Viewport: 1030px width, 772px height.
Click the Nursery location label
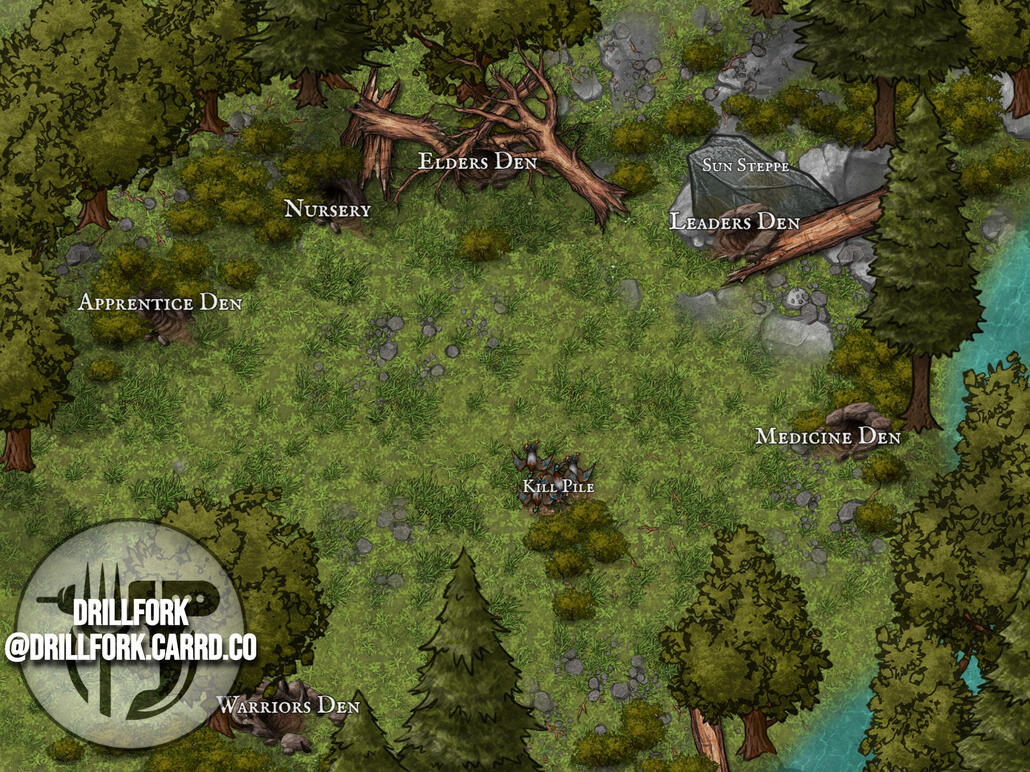[327, 210]
